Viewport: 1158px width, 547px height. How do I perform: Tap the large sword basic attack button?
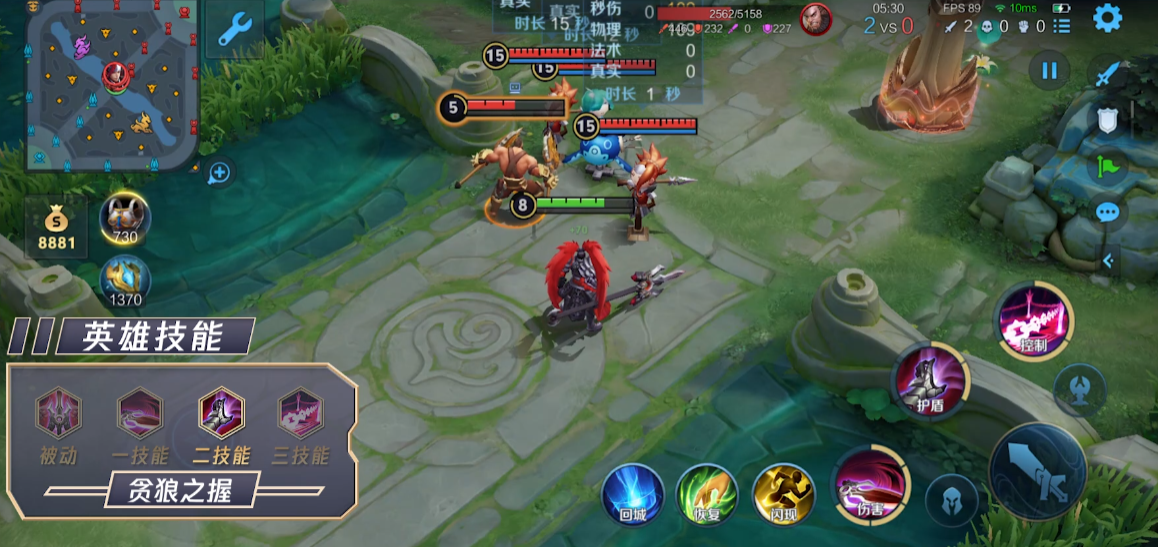click(1037, 470)
